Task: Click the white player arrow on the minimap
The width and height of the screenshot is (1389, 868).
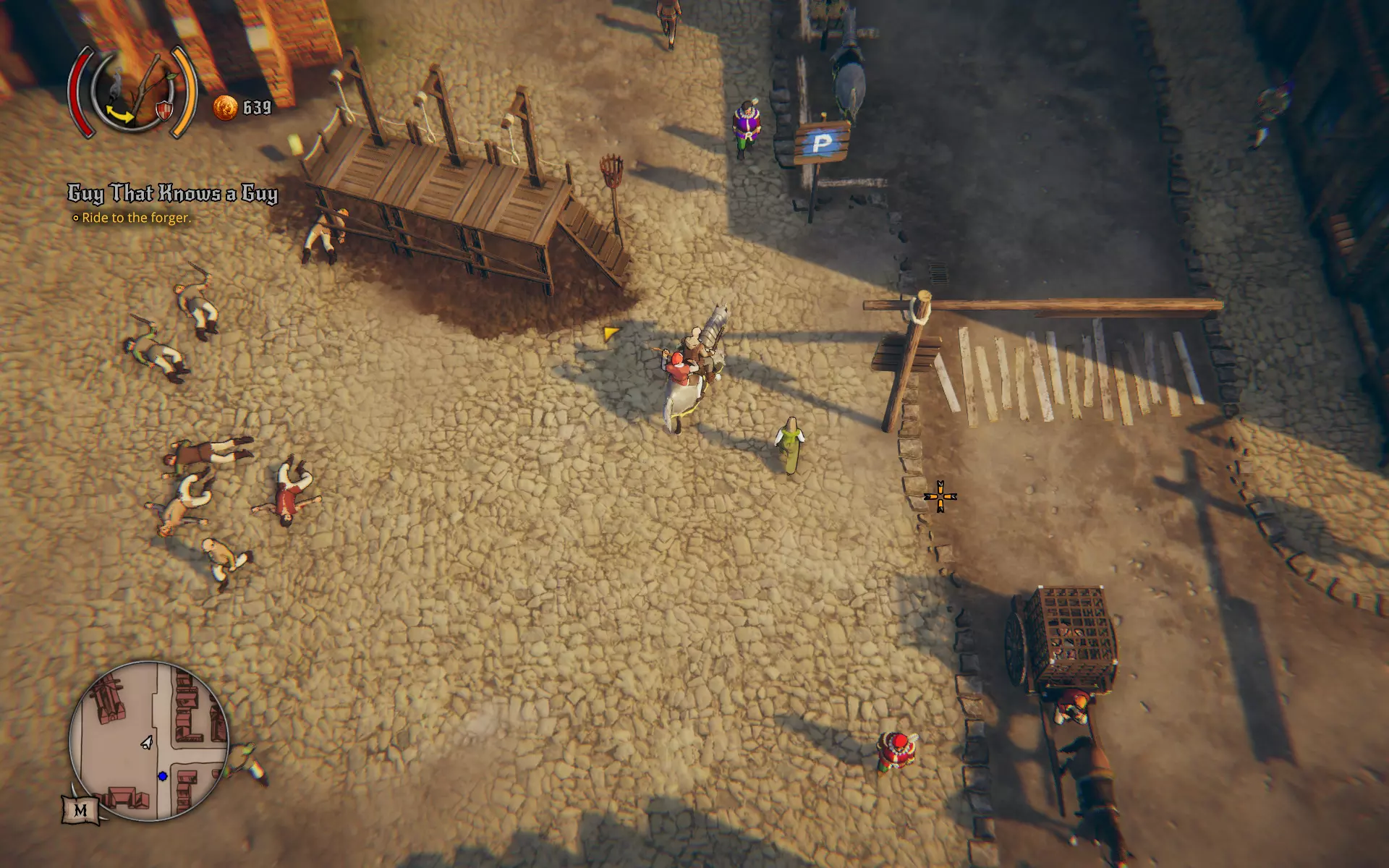Action: click(147, 742)
